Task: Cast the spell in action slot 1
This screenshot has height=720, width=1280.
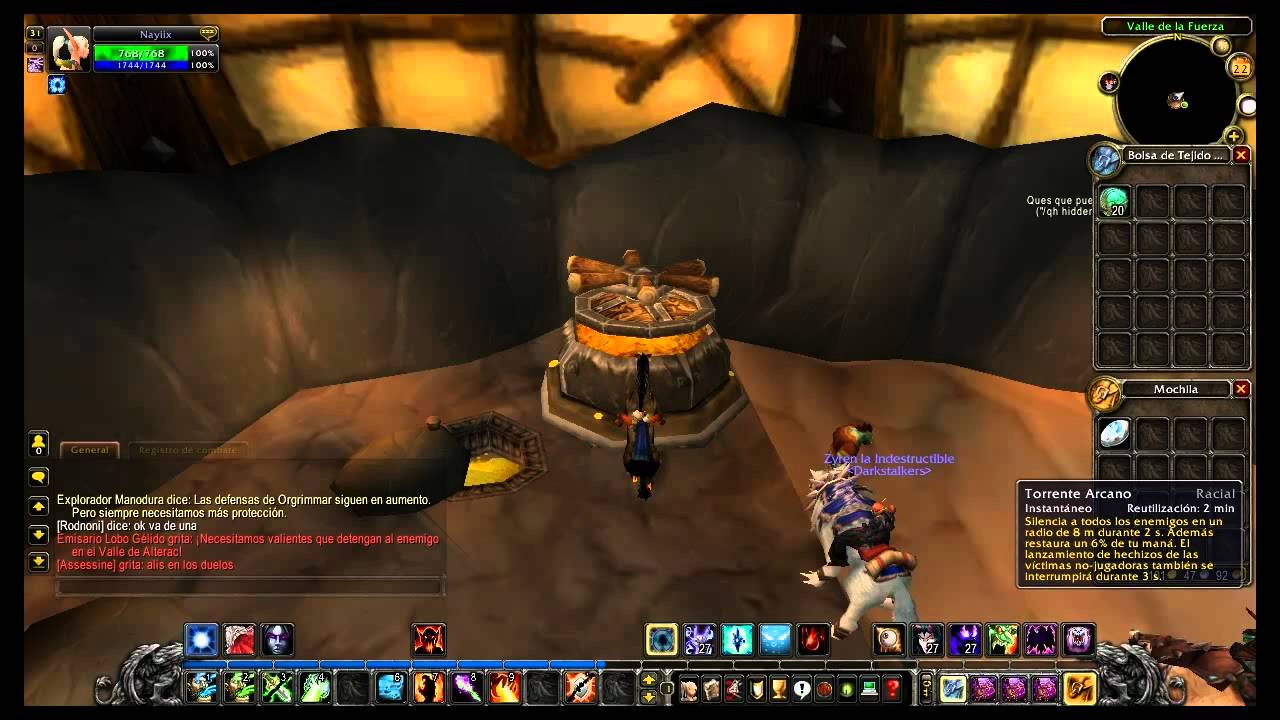Action: click(x=201, y=687)
